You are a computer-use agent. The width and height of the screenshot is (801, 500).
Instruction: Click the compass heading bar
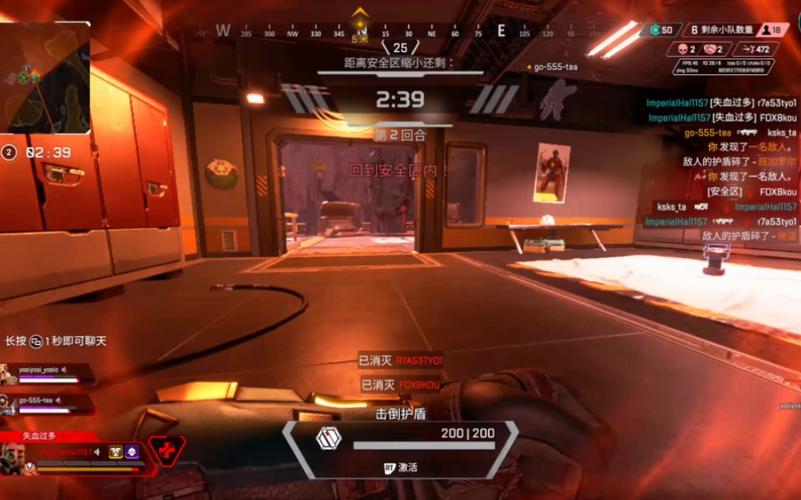[x=360, y=32]
